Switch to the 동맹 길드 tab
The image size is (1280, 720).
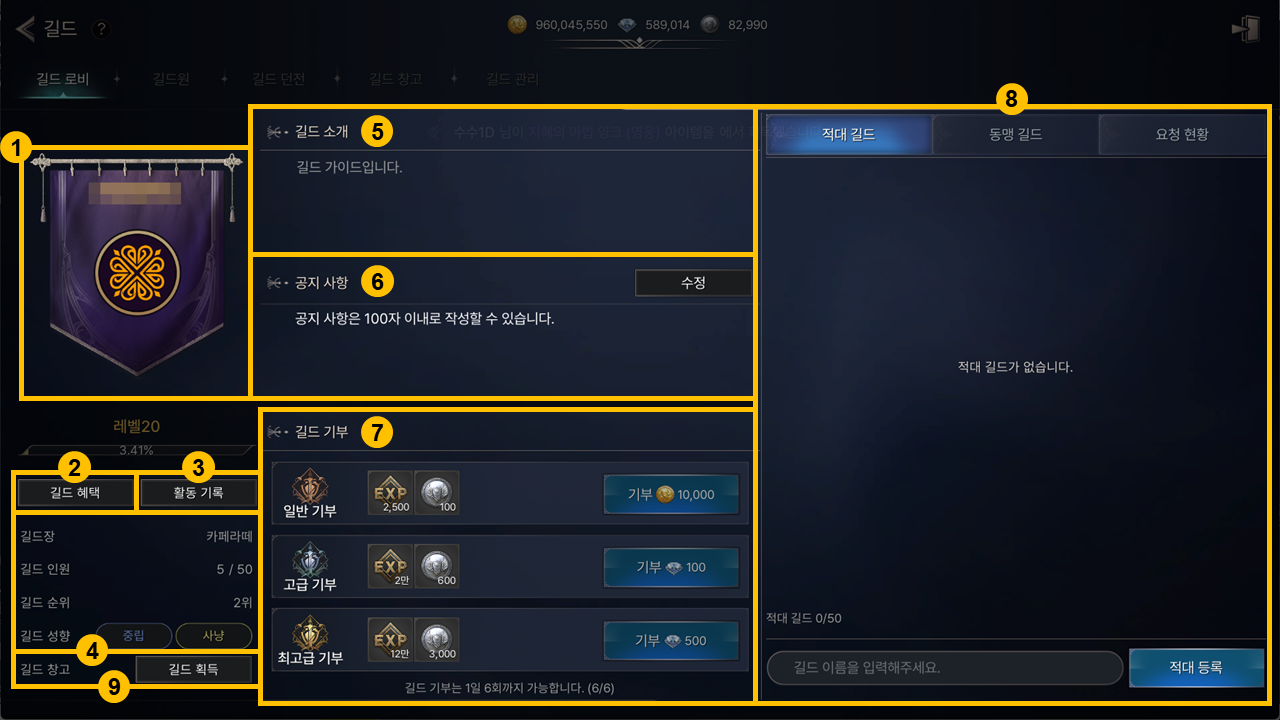tap(1015, 134)
